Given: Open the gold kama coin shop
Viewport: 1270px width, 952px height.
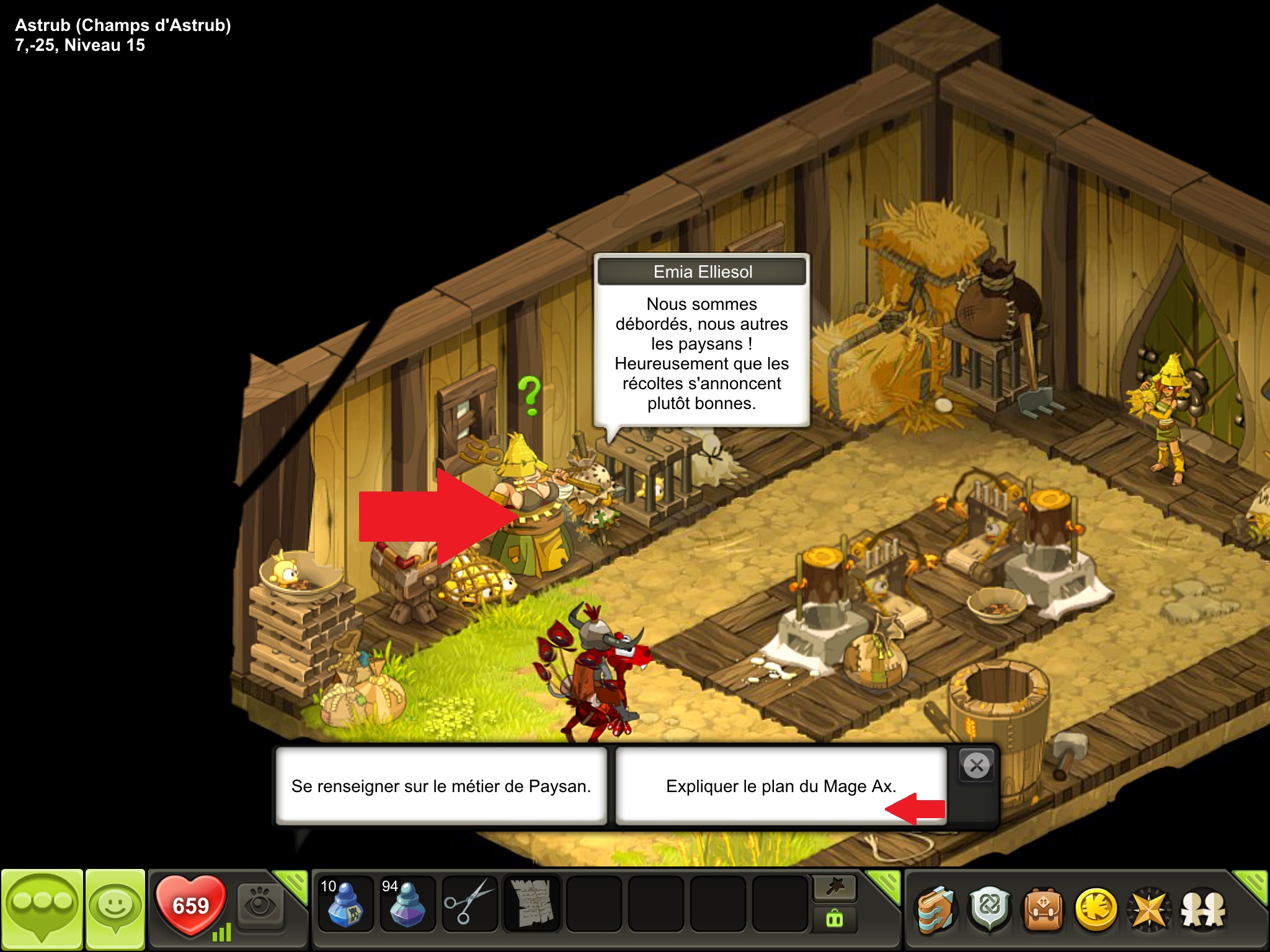Looking at the screenshot, I should click(x=1096, y=910).
